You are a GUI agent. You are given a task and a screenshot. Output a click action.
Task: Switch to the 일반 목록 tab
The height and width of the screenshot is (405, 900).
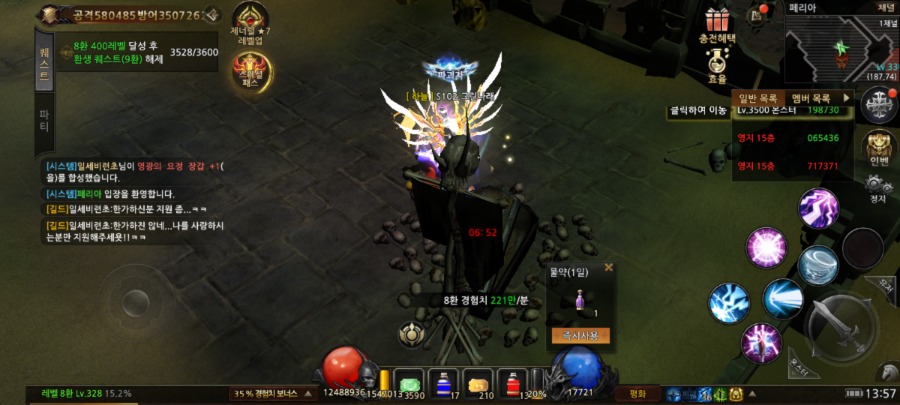[758, 97]
